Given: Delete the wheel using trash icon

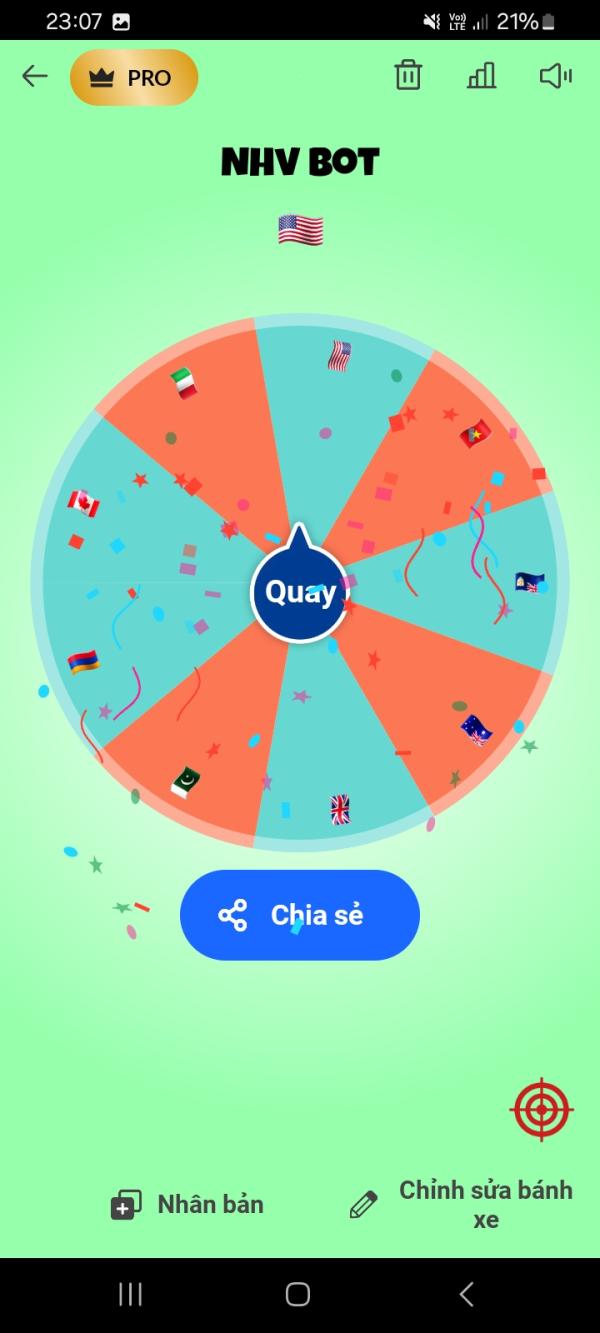Looking at the screenshot, I should tap(408, 76).
